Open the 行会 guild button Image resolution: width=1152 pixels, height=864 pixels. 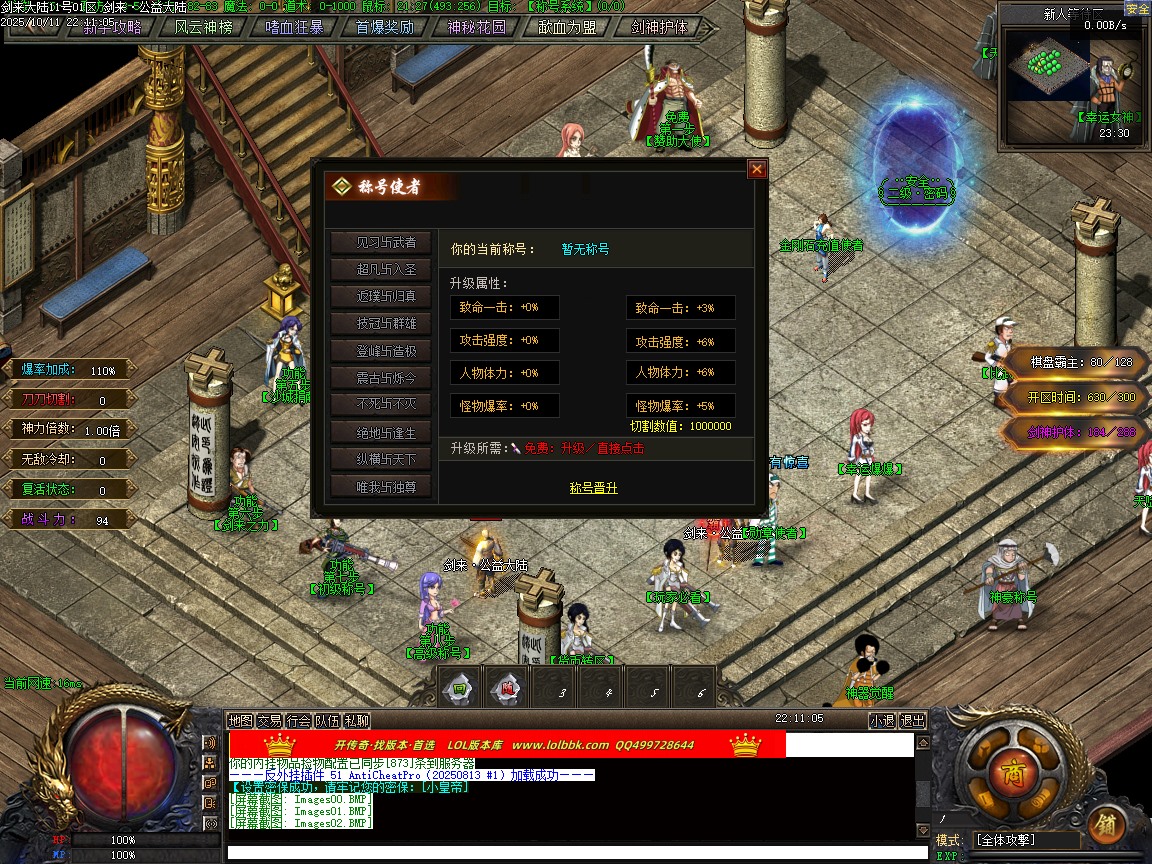[298, 720]
